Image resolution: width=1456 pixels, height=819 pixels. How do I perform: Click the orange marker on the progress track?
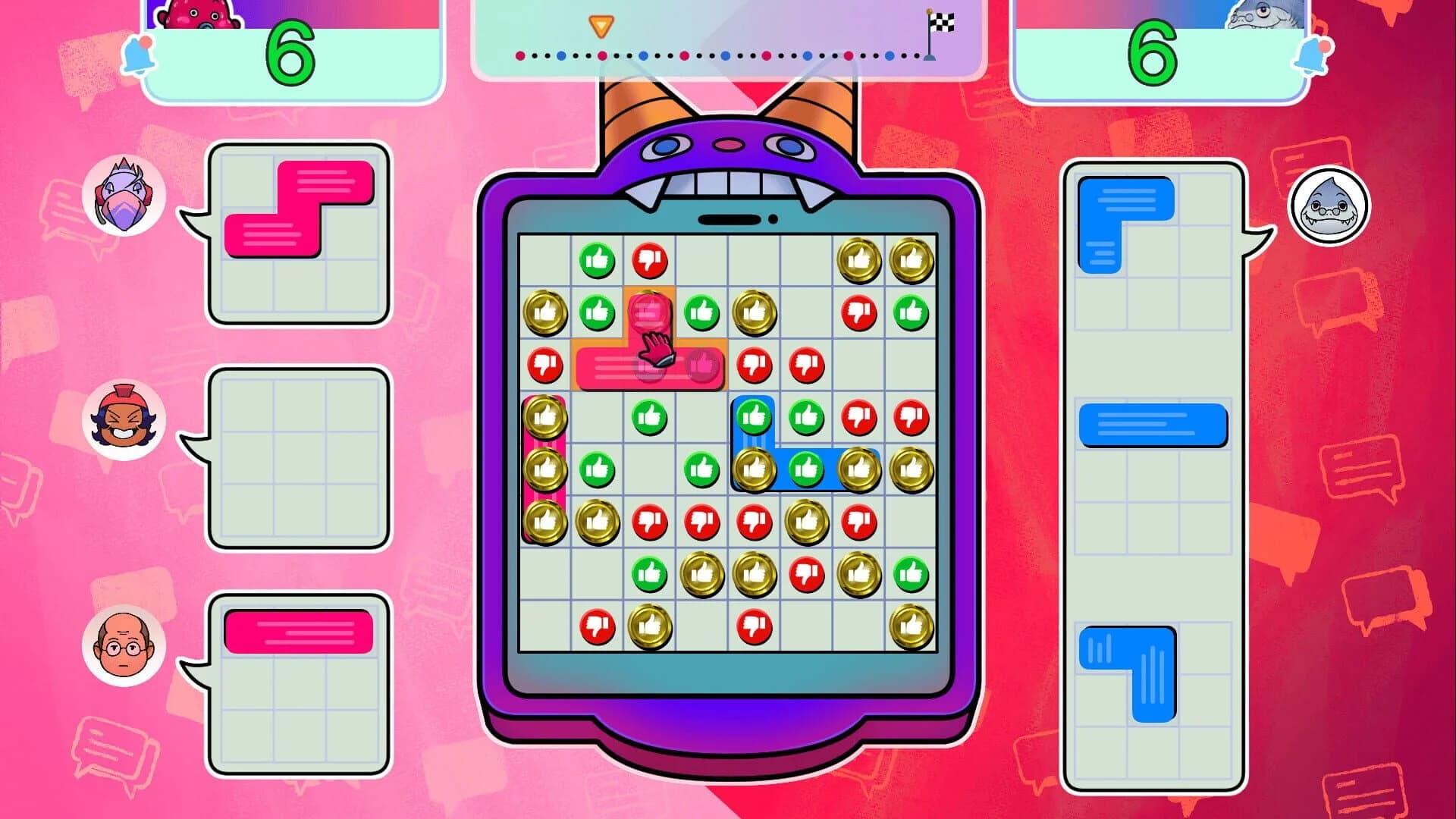coord(601,25)
